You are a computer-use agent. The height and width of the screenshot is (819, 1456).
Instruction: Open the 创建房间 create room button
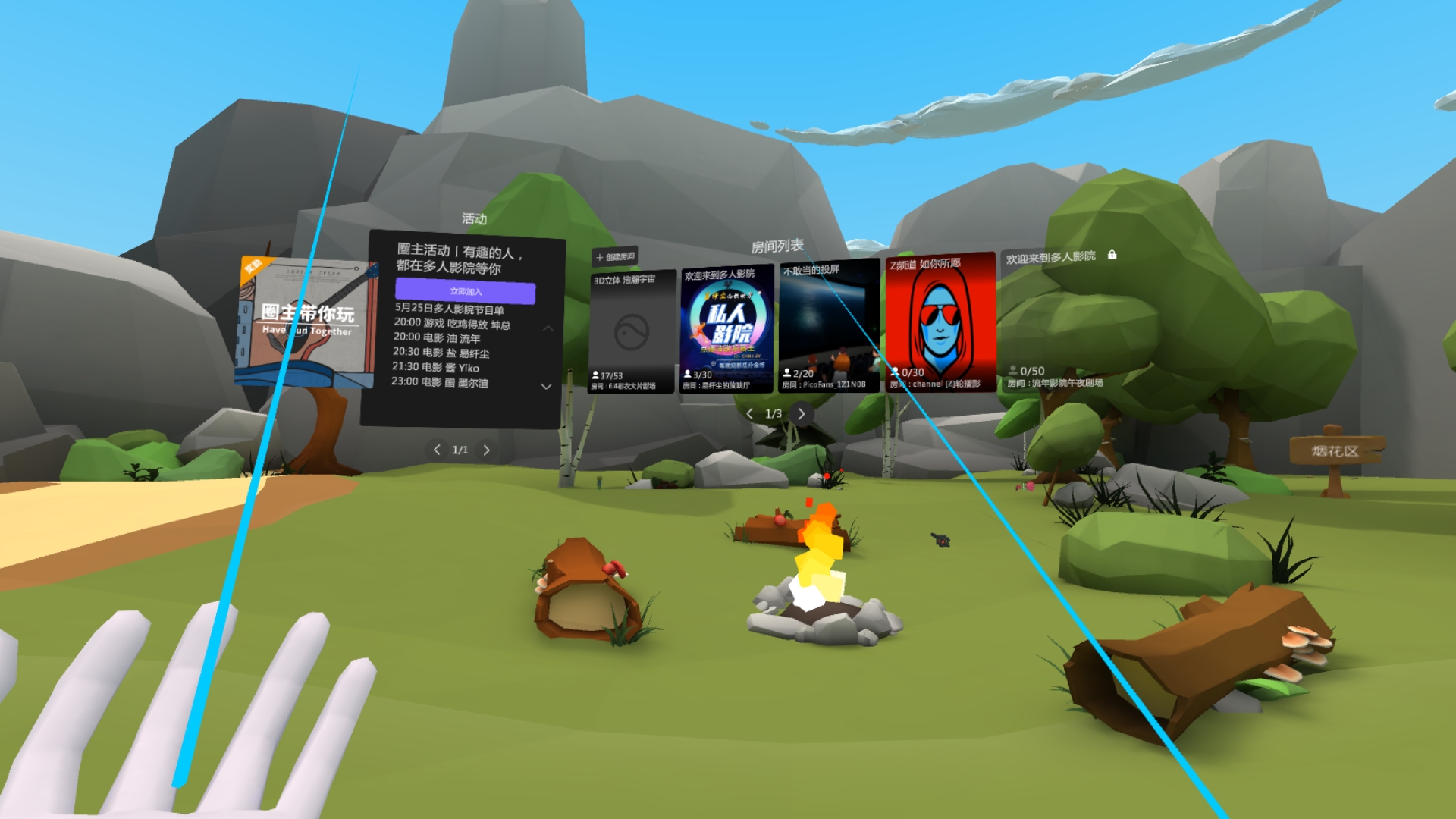click(616, 257)
